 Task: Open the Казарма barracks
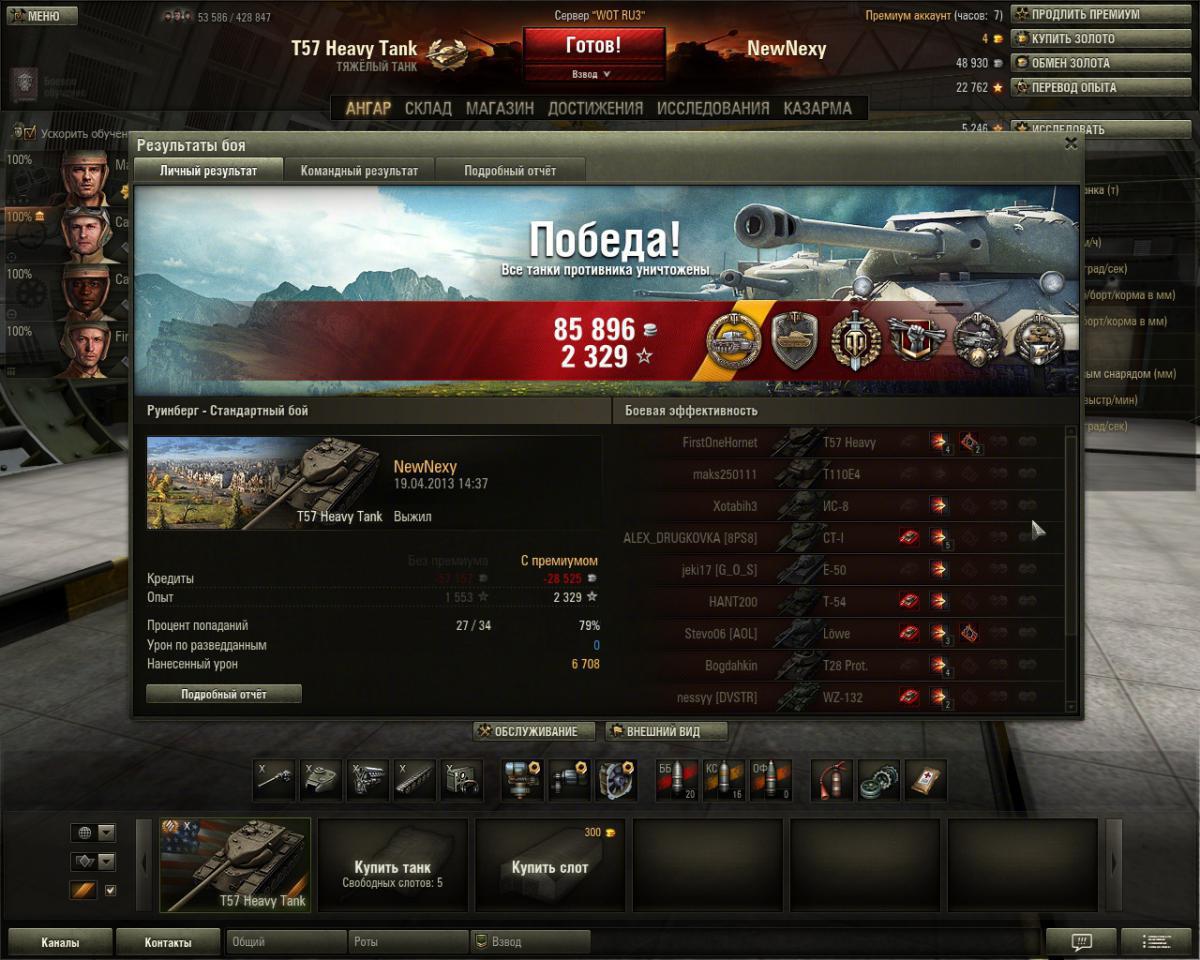tap(818, 108)
